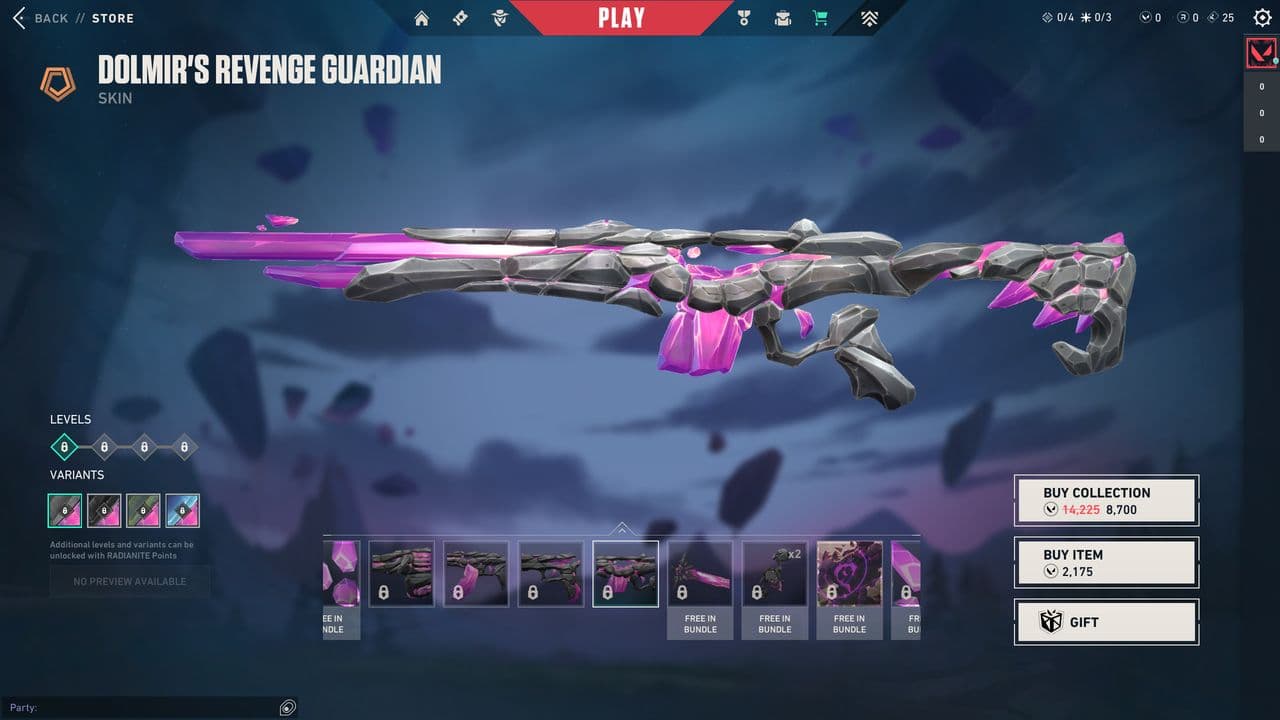Open the spray thumbnail with purple emblem
Viewport: 1280px width, 720px height.
click(849, 574)
